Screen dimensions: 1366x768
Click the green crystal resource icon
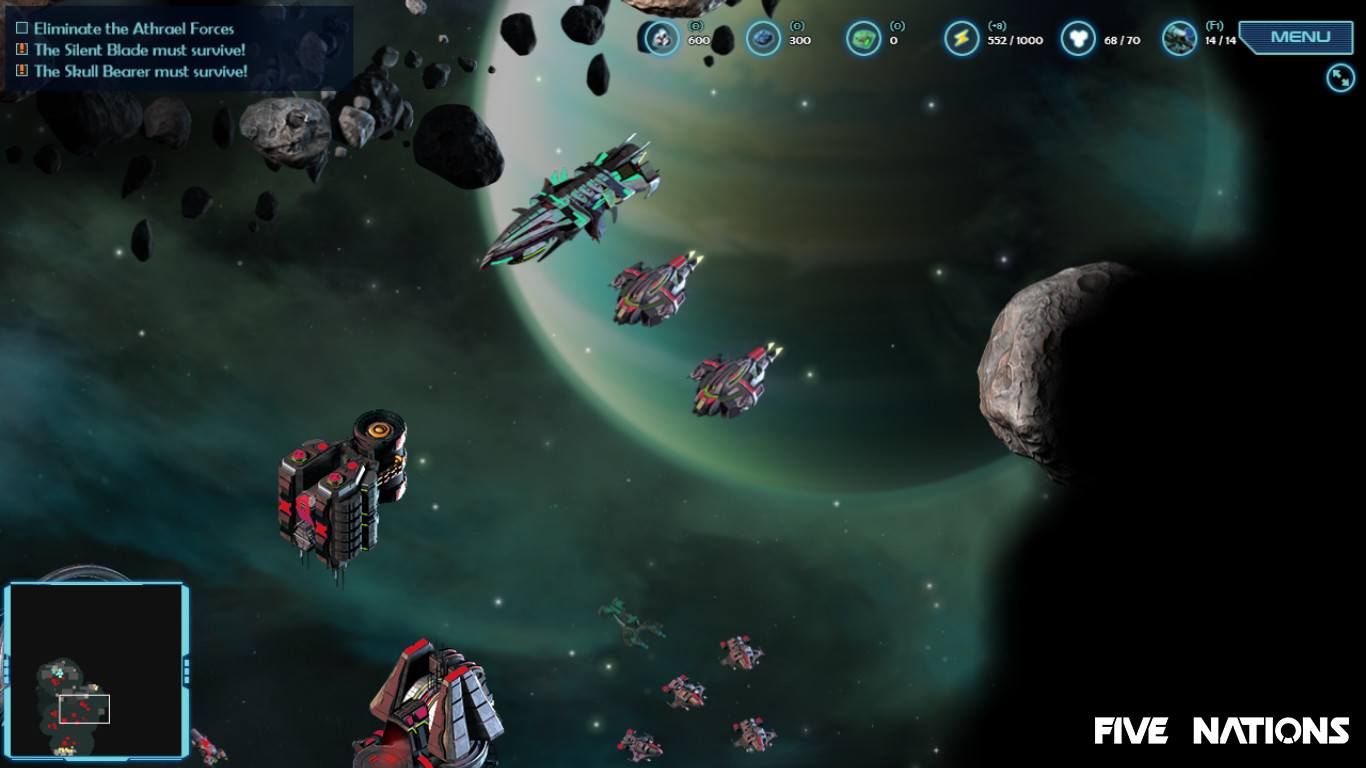(864, 37)
